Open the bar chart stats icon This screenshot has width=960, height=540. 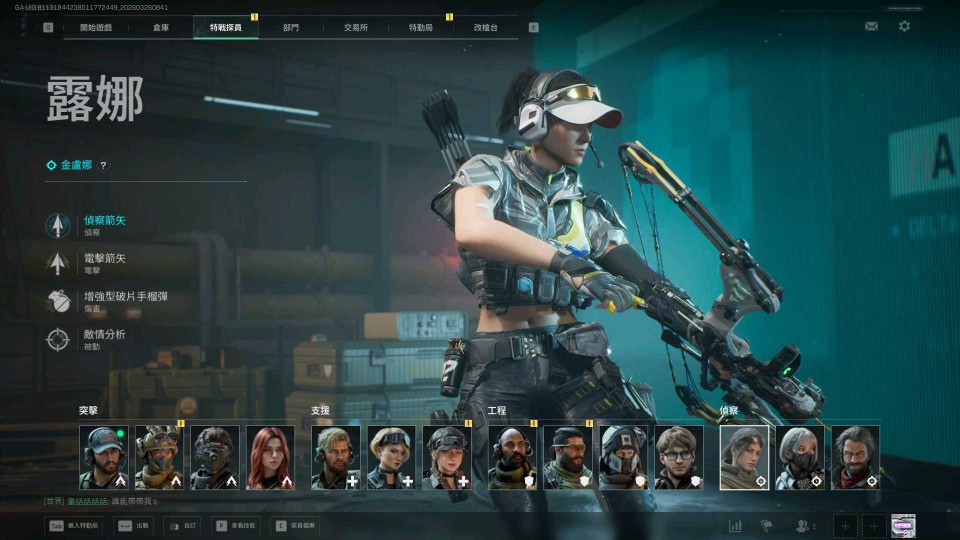(x=735, y=526)
